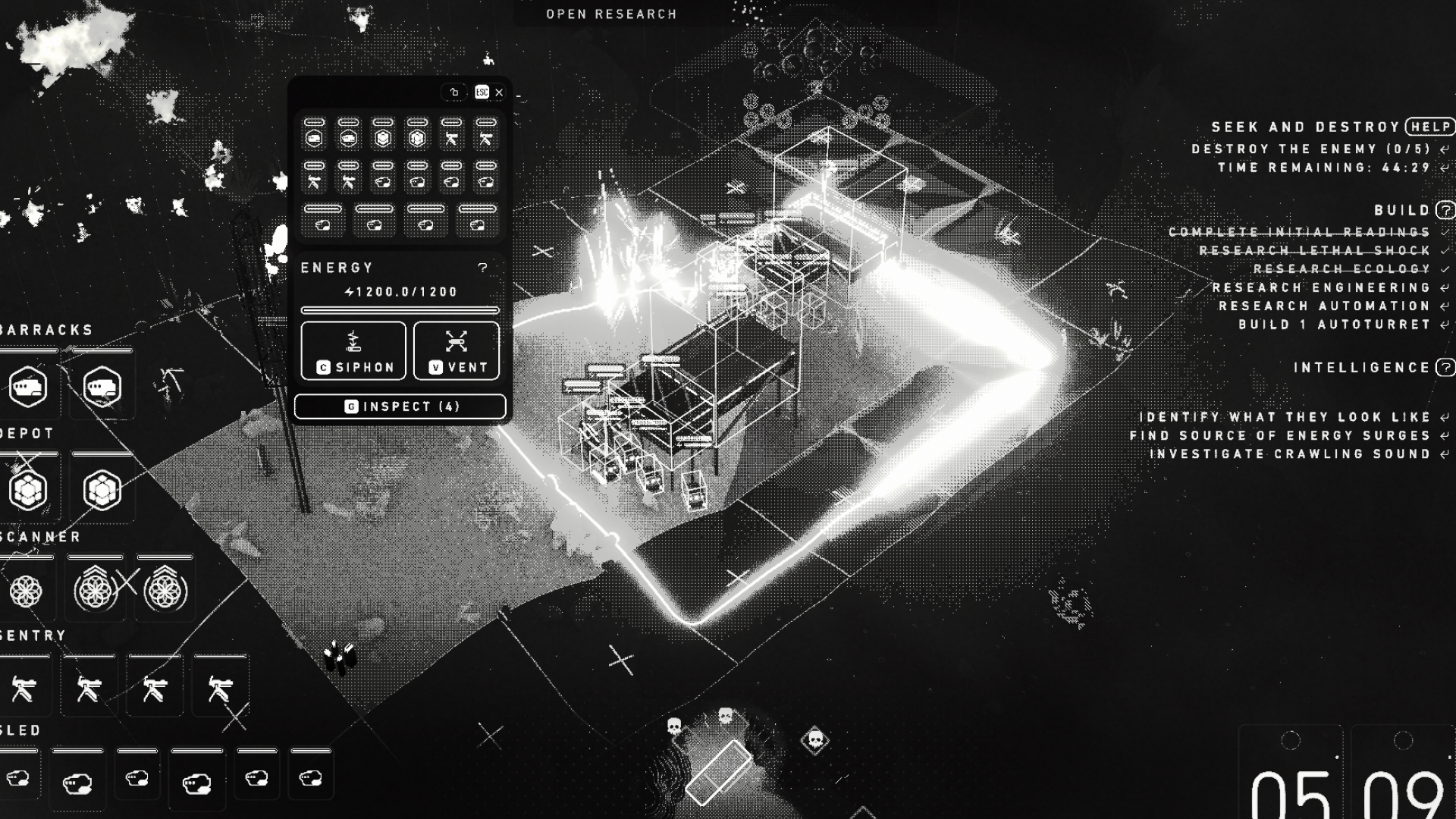Screen dimensions: 1456x819
Task: Select the Destroy the Enemy objective
Action: pos(1310,149)
